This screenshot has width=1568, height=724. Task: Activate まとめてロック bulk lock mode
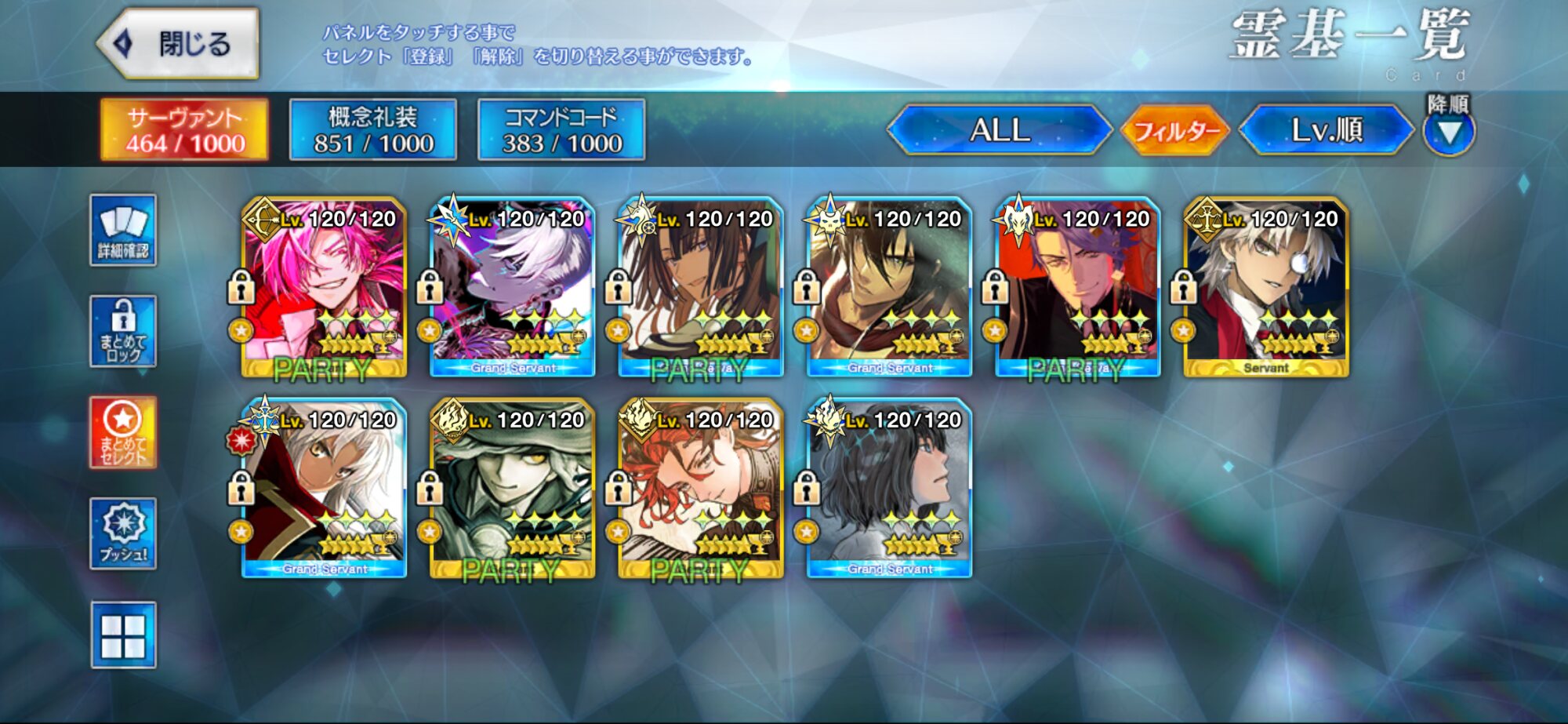coord(123,332)
